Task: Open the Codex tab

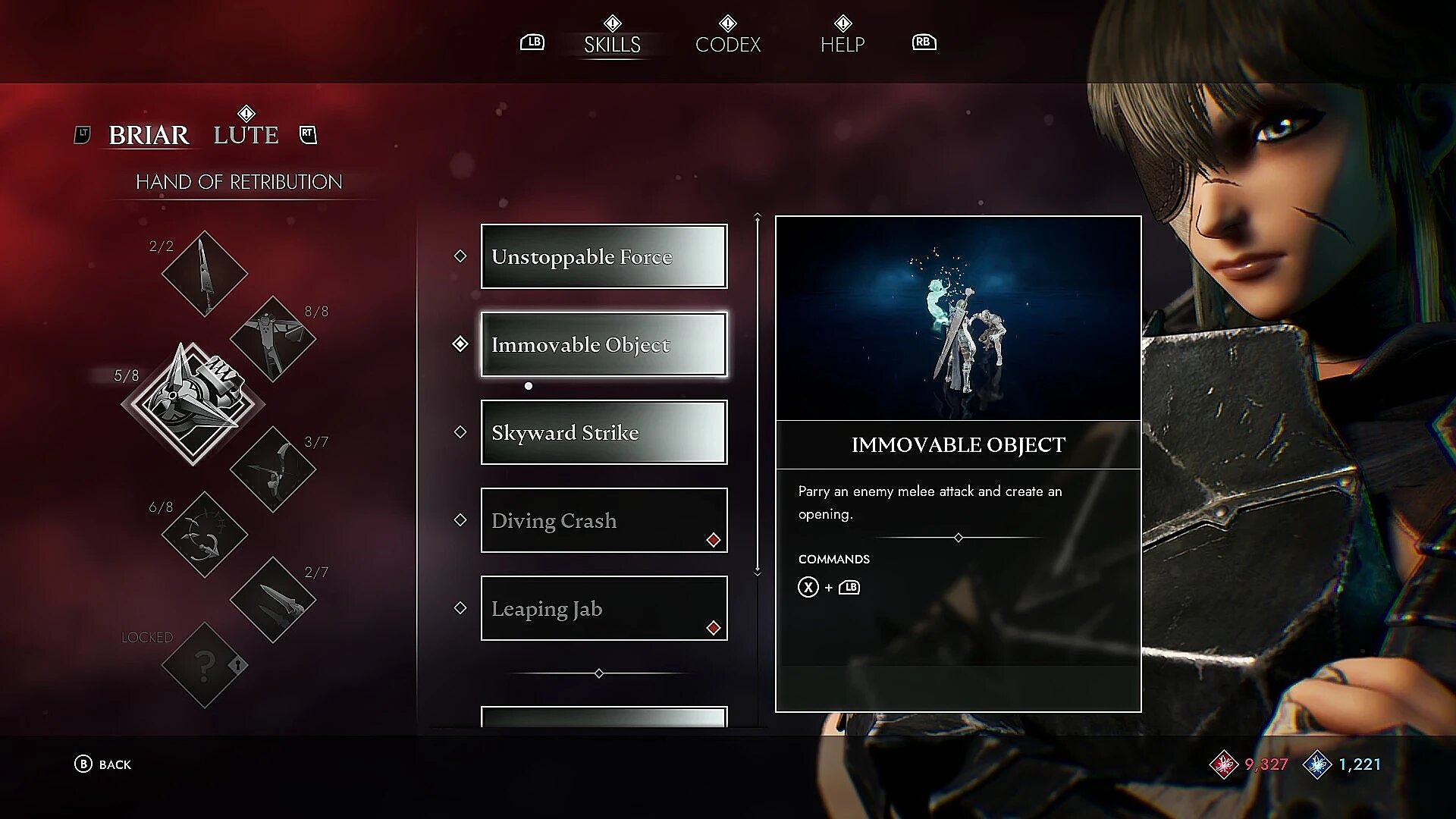Action: pyautogui.click(x=727, y=44)
